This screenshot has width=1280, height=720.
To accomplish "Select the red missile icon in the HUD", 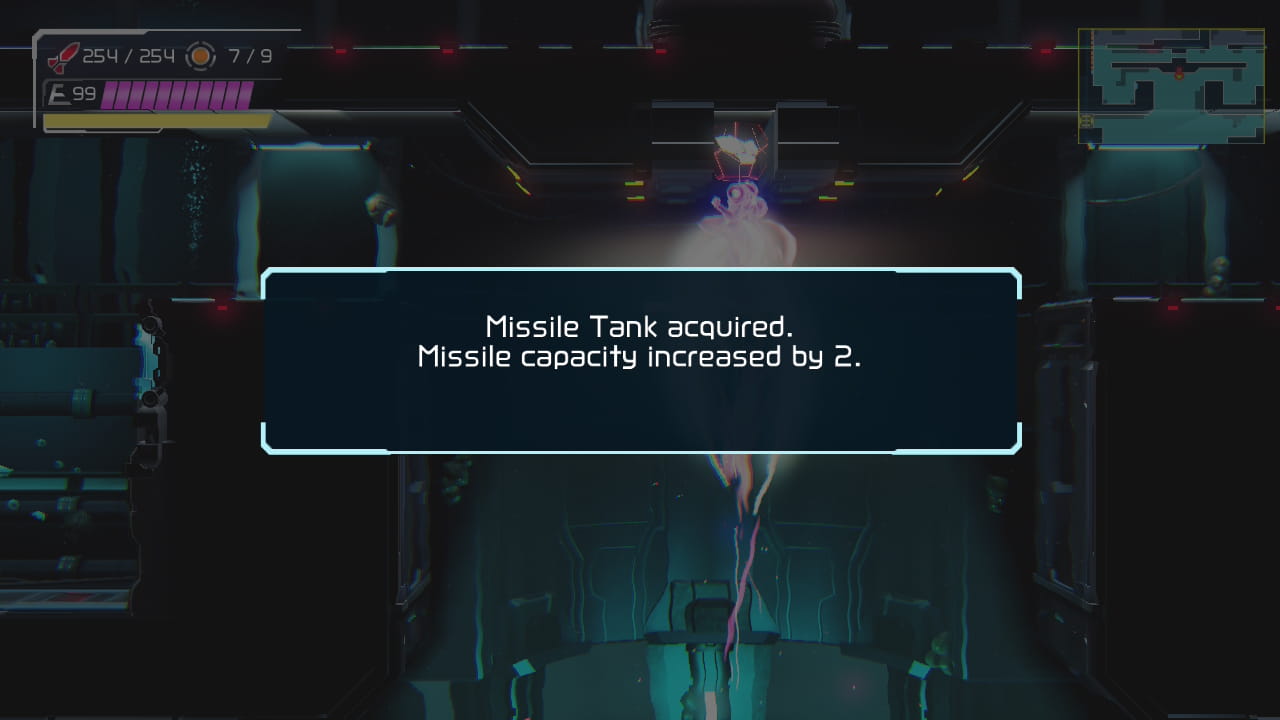I will [64, 57].
